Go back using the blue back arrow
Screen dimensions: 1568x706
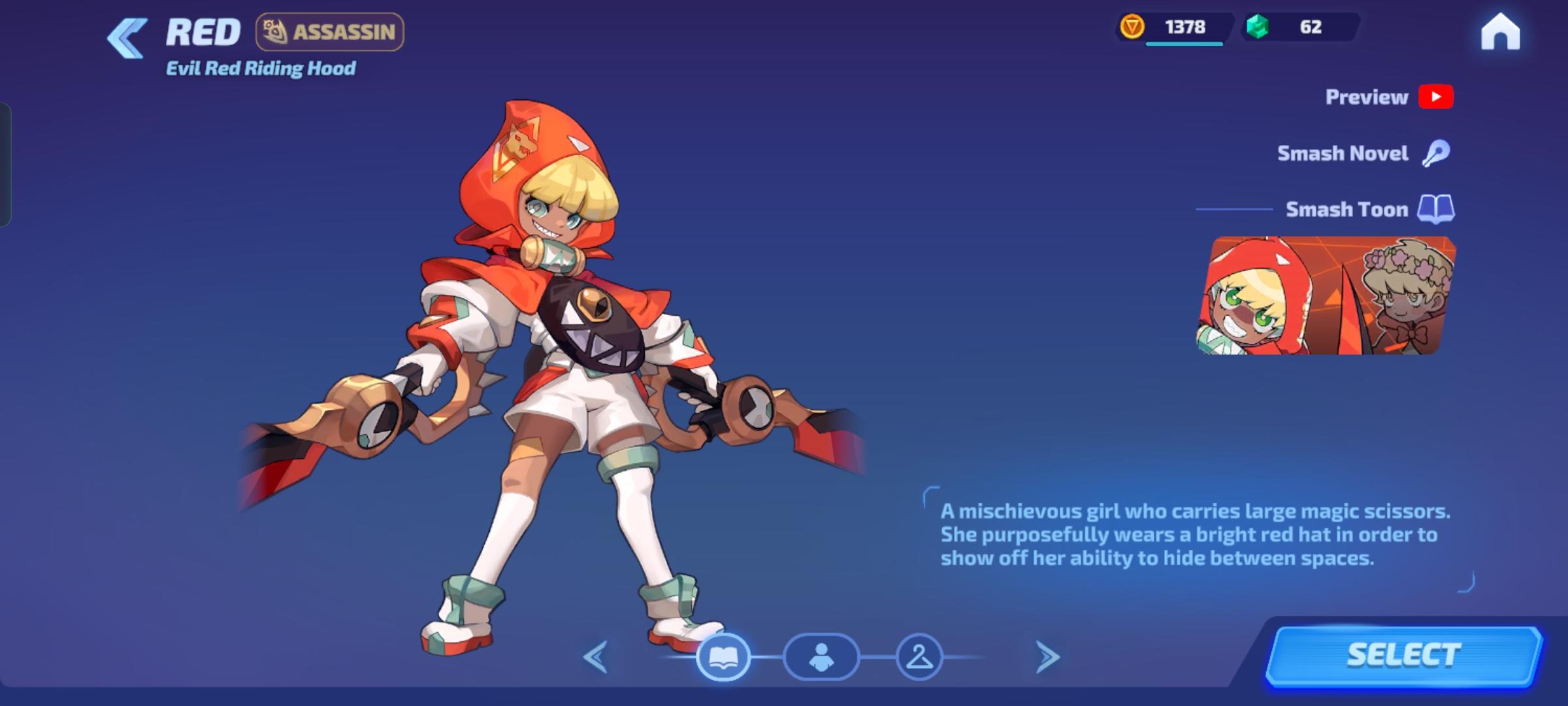click(x=125, y=35)
